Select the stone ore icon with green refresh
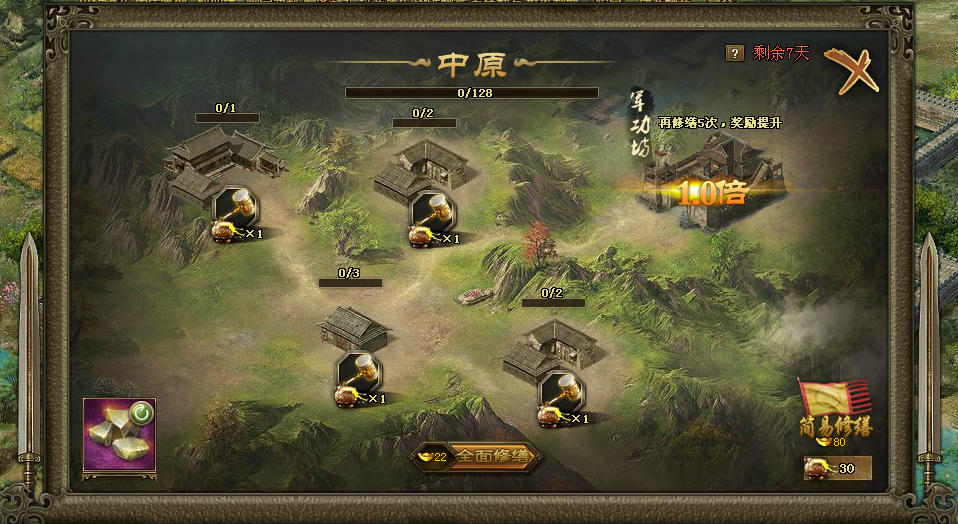This screenshot has height=524, width=958. point(119,433)
